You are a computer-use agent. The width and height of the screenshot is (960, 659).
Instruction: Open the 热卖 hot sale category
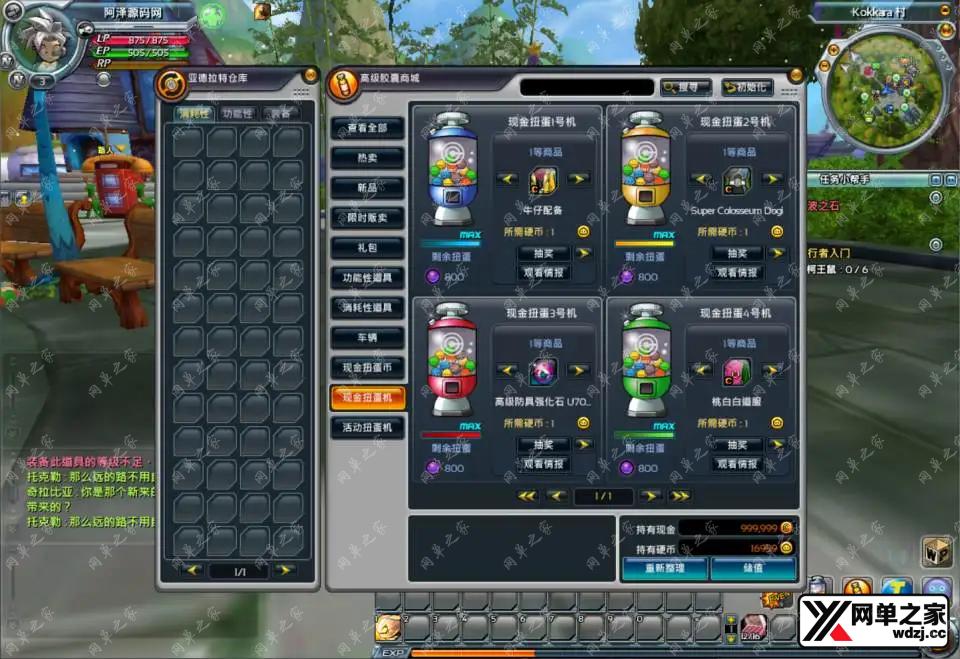point(367,158)
